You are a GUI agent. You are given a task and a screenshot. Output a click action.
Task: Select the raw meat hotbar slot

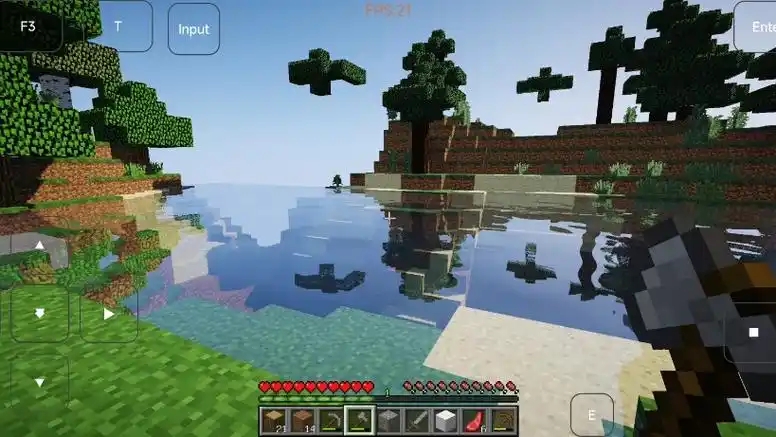coord(475,420)
